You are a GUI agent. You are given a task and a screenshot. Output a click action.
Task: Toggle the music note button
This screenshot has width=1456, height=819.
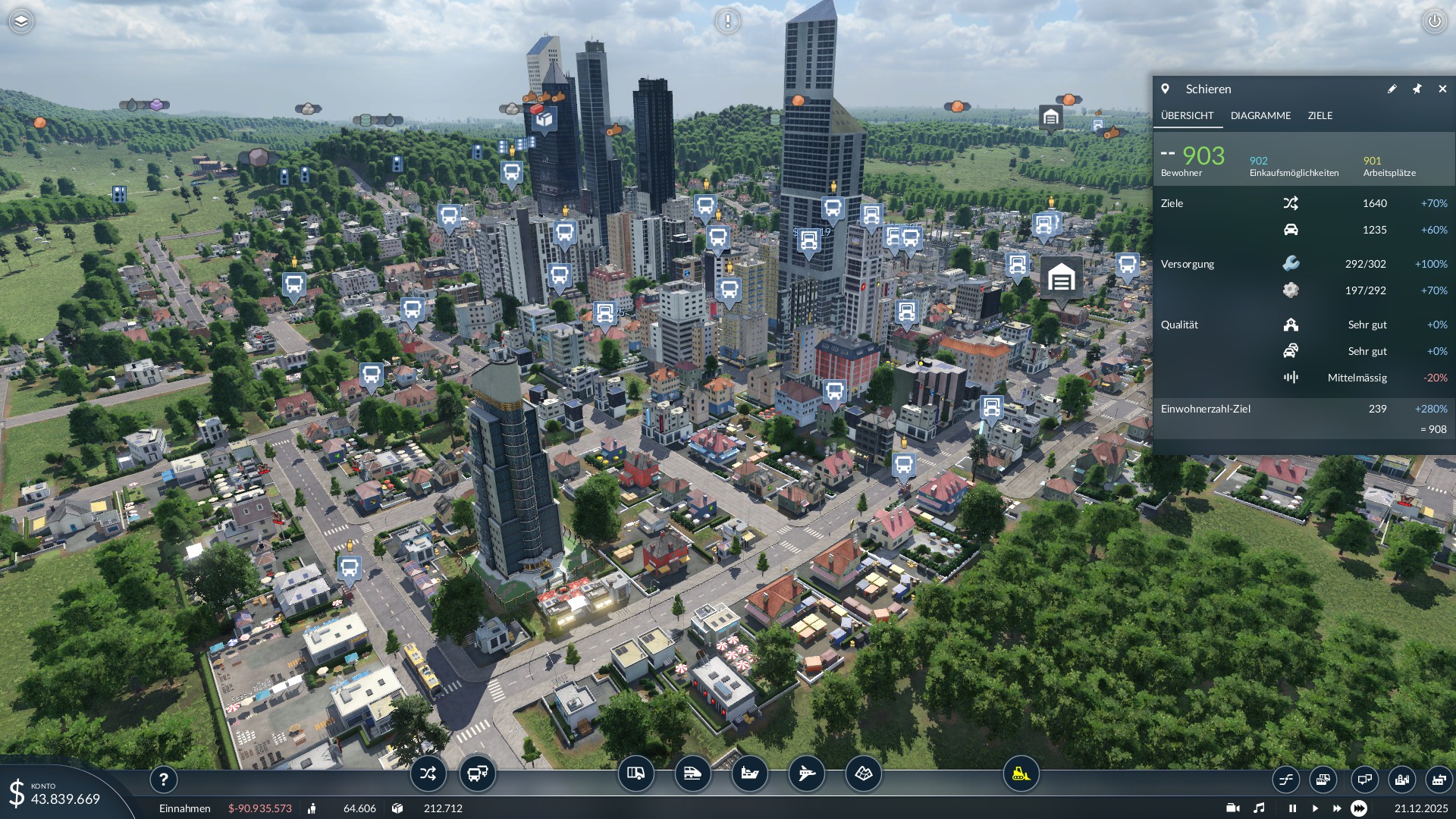tap(1259, 808)
